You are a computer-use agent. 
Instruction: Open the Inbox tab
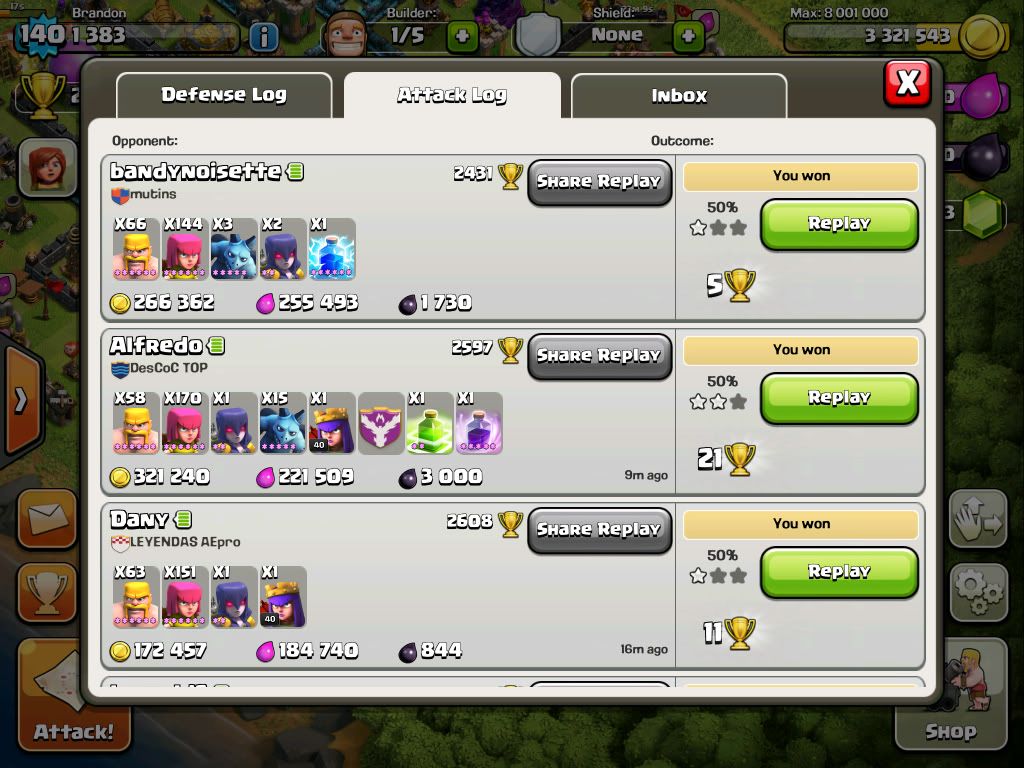tap(679, 96)
